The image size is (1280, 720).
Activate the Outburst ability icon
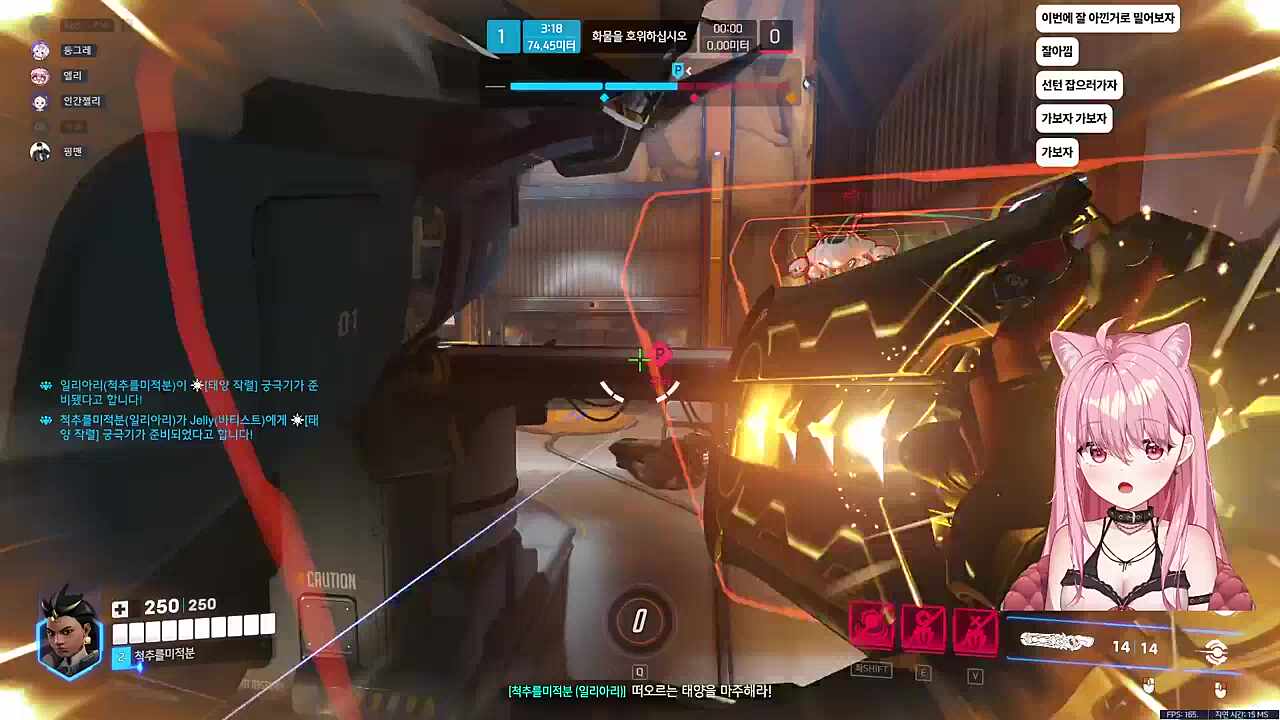tap(871, 628)
